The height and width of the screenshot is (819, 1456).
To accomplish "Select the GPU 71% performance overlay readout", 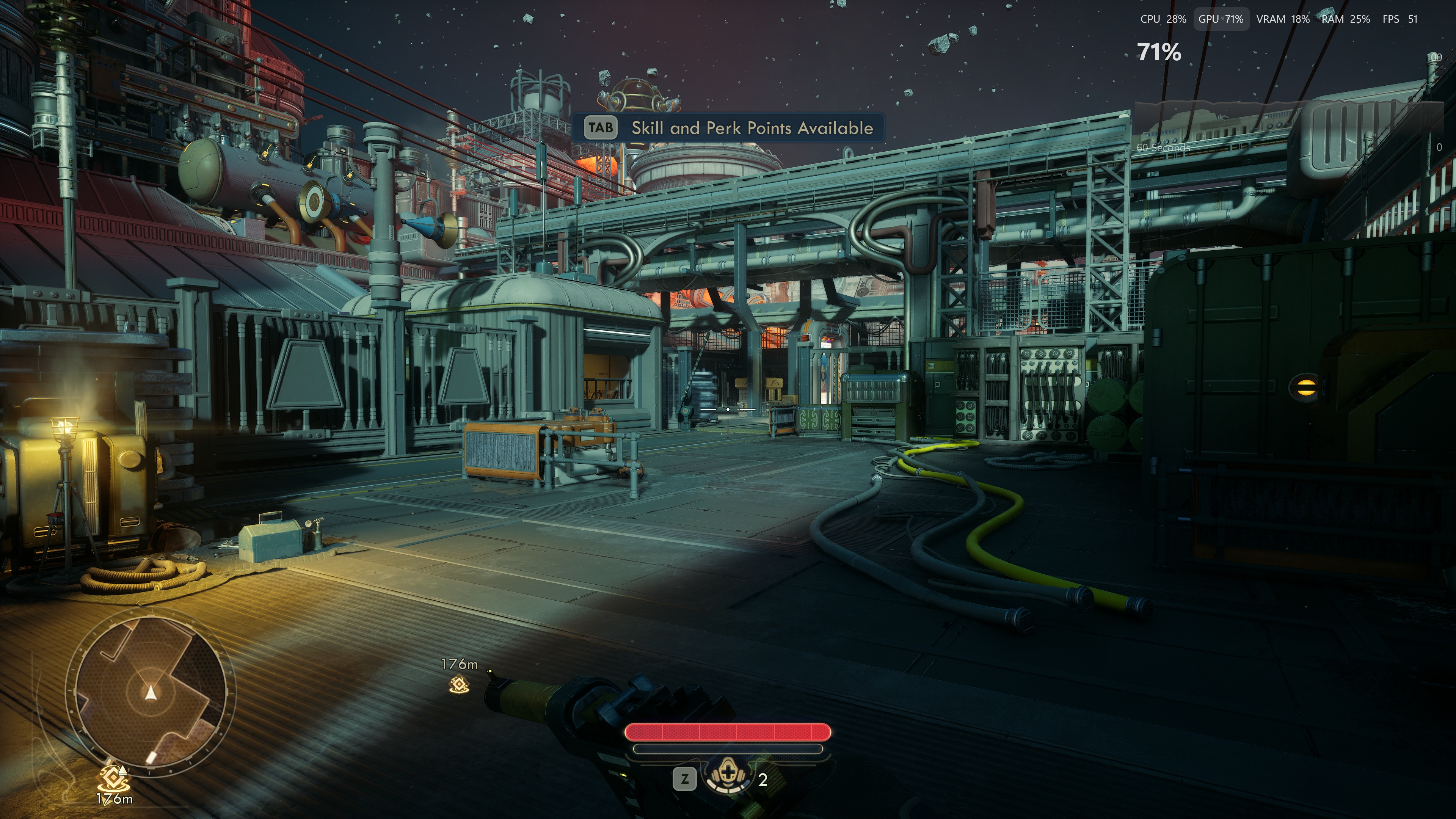I will pyautogui.click(x=1220, y=19).
